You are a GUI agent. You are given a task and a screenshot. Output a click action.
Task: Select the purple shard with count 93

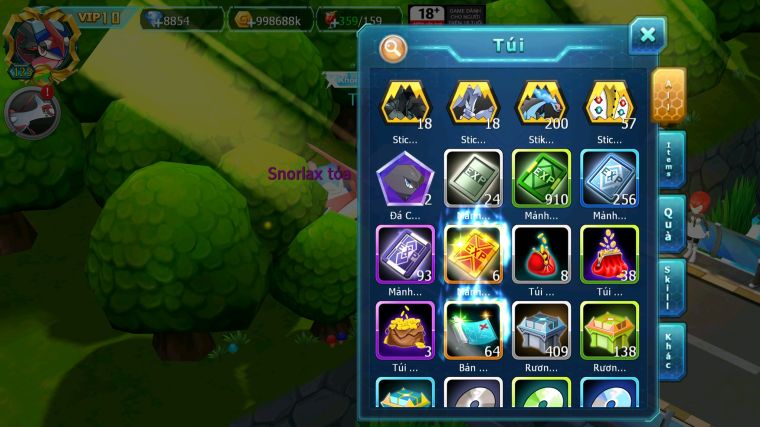(404, 254)
